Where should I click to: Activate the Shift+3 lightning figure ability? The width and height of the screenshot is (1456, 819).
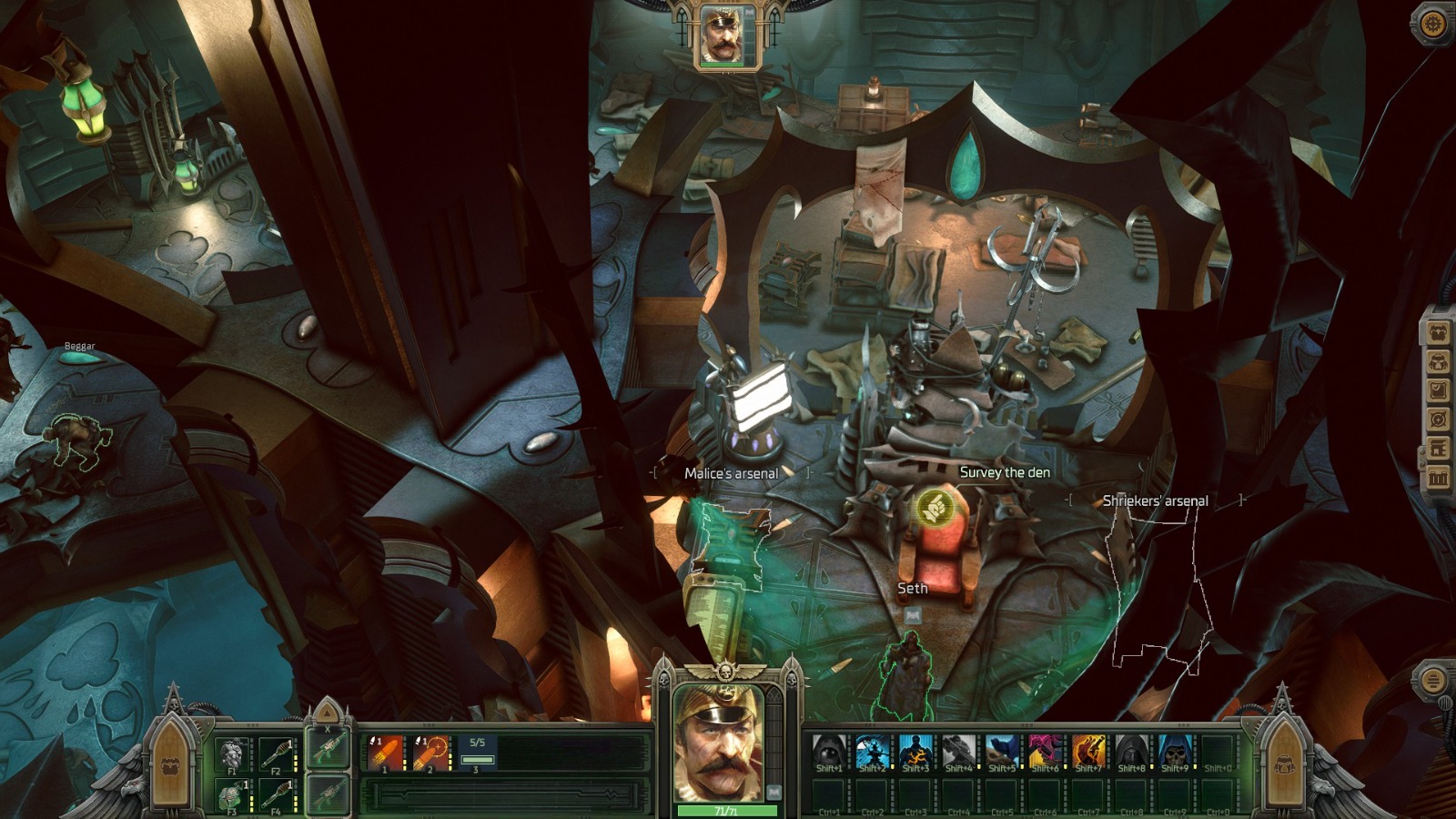tap(916, 749)
